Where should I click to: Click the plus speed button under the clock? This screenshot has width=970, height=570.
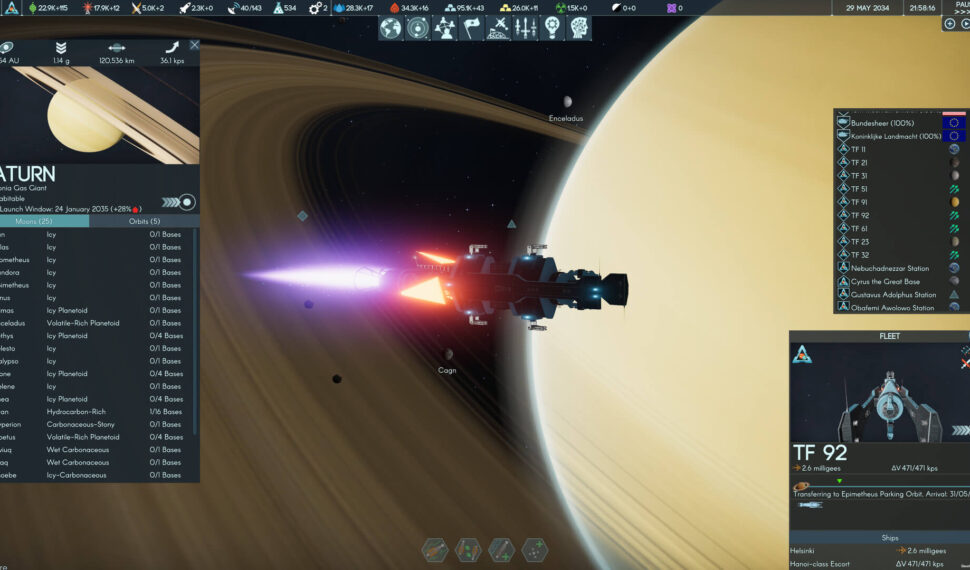949,24
